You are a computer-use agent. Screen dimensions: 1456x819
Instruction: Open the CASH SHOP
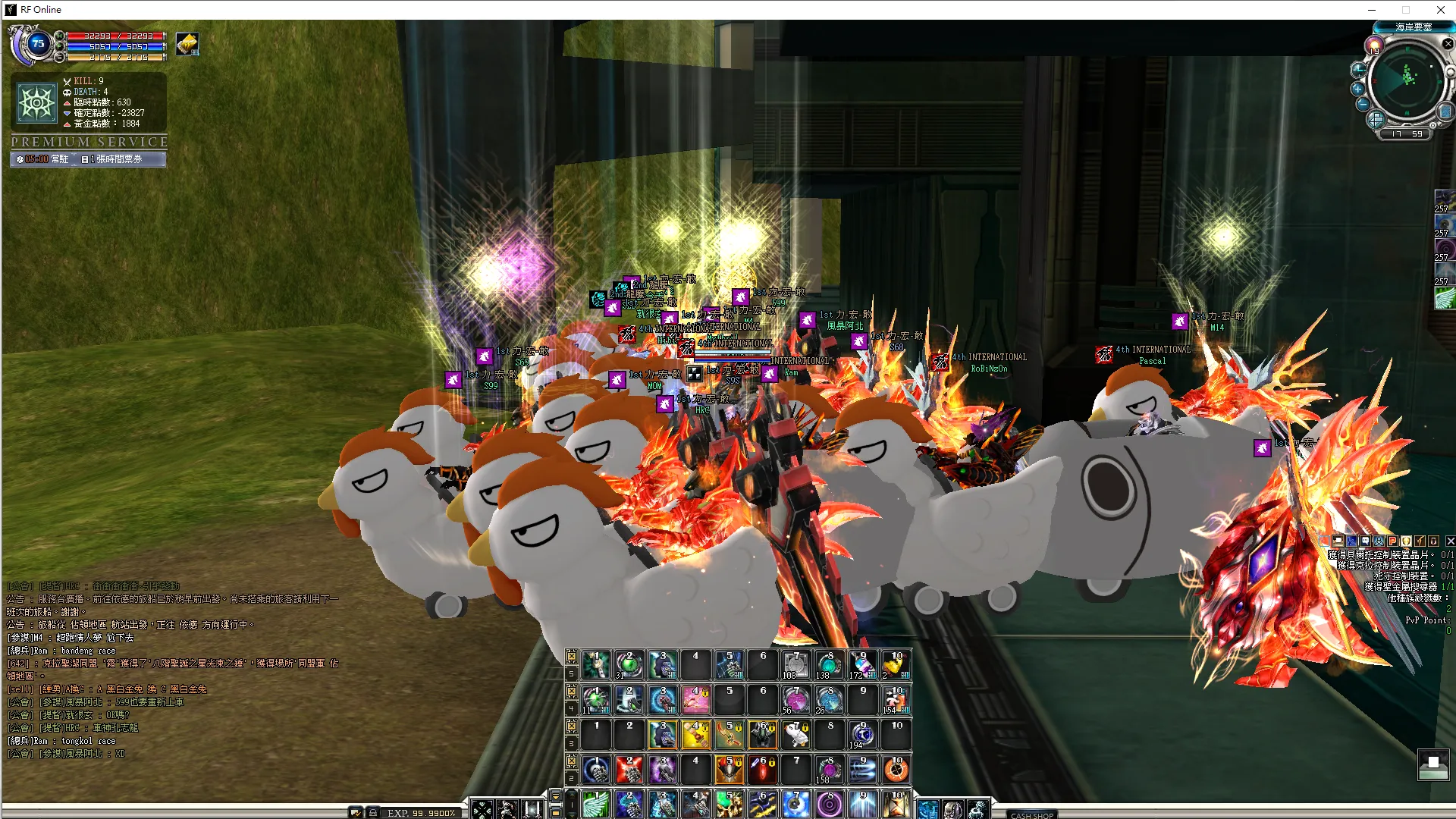coord(1031,814)
